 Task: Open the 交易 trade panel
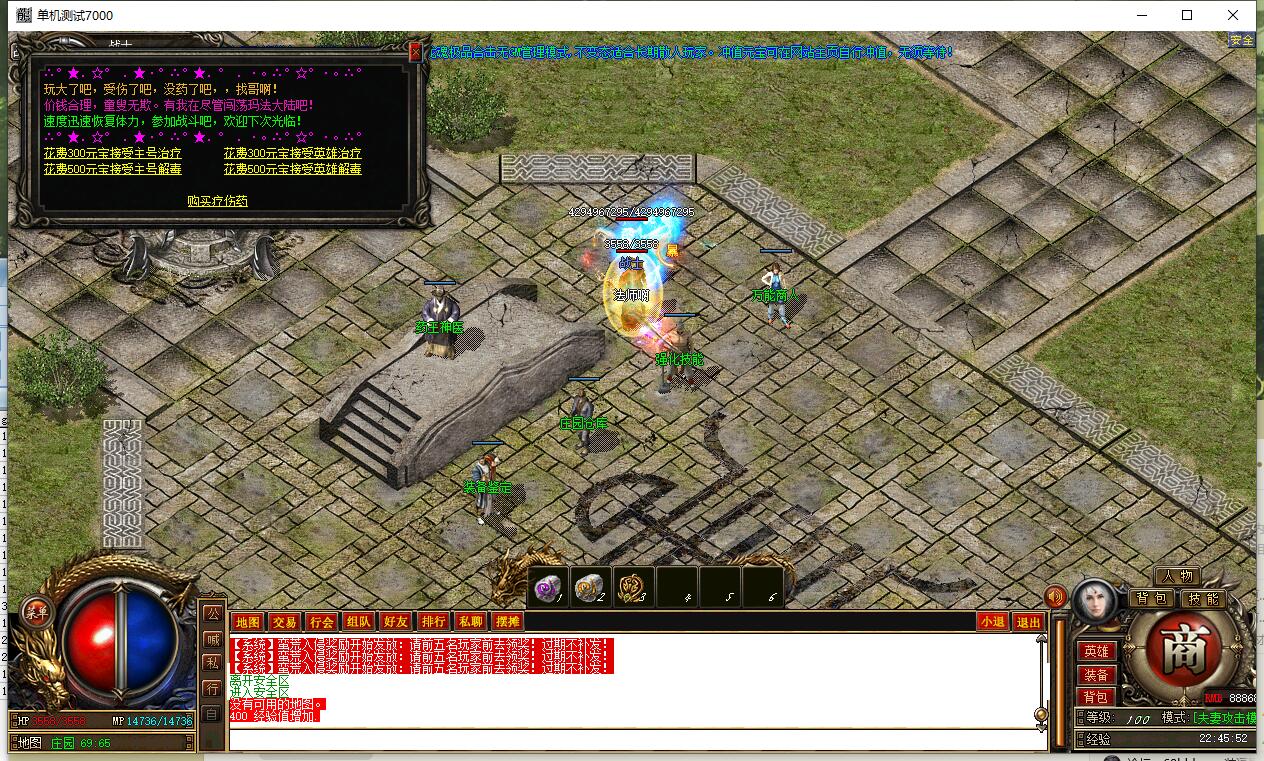coord(284,622)
